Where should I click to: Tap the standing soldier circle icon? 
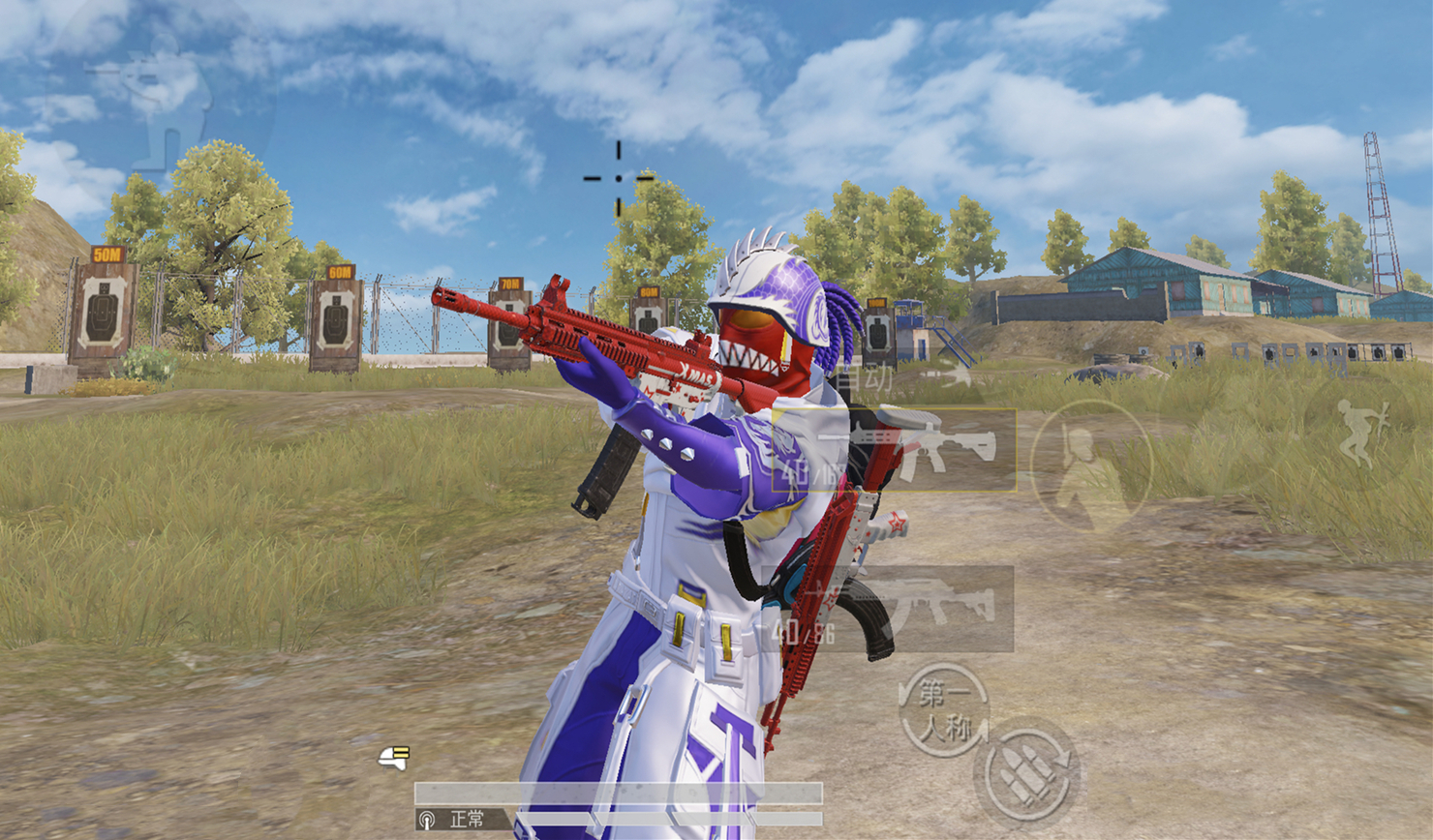(1090, 466)
